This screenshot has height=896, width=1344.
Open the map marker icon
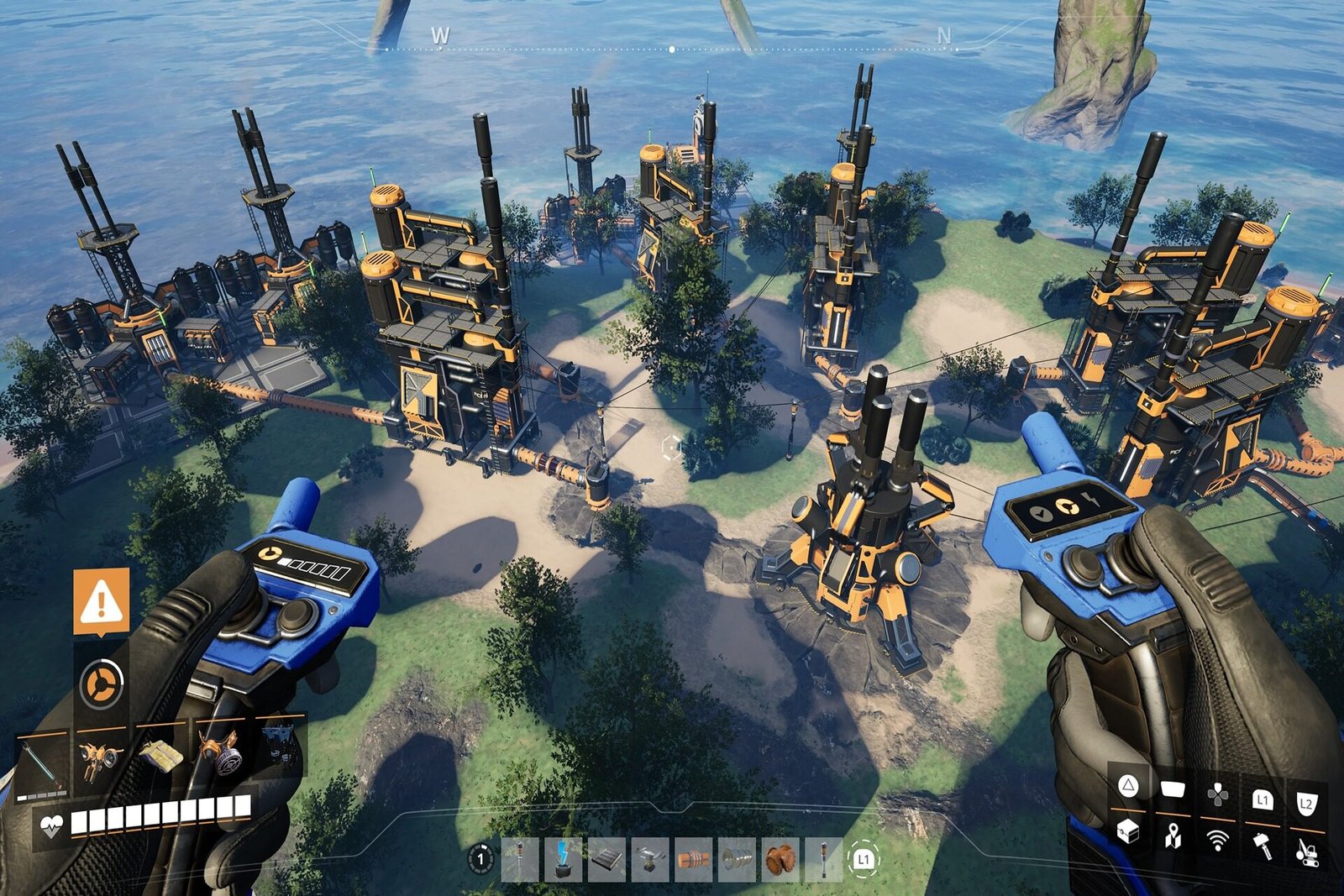tap(1173, 836)
